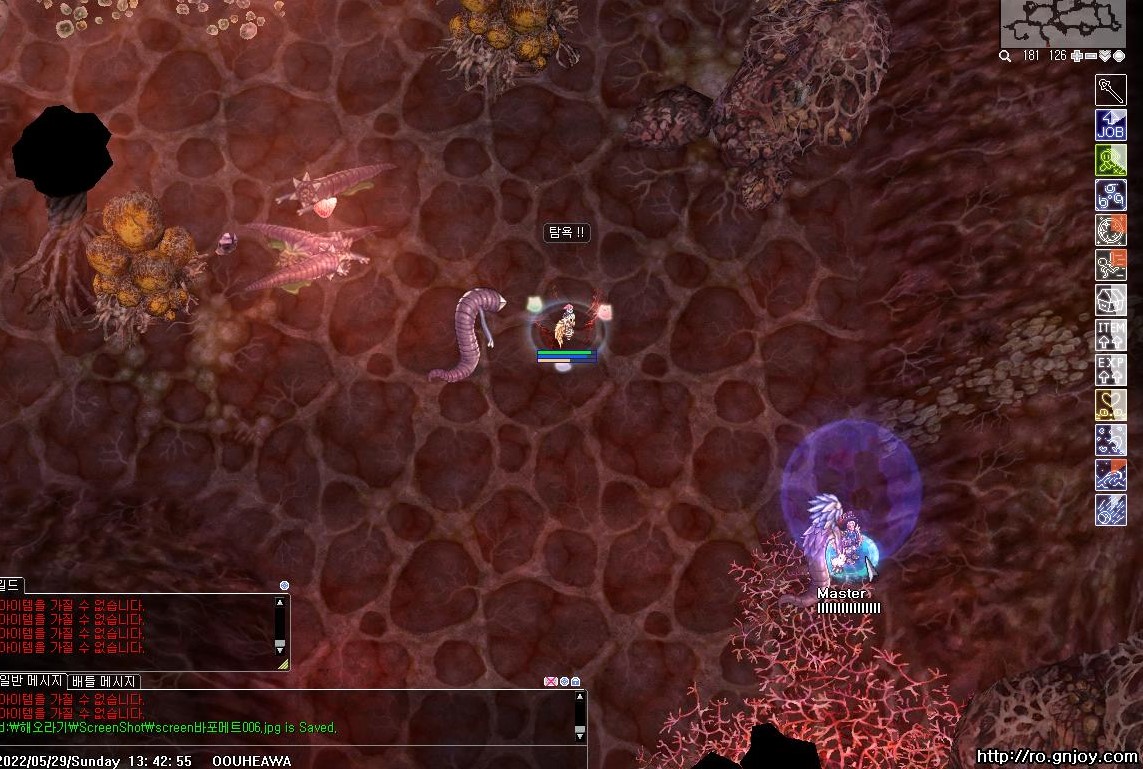Image resolution: width=1143 pixels, height=769 pixels.
Task: Click the JOB buff icon
Action: (x=1110, y=125)
